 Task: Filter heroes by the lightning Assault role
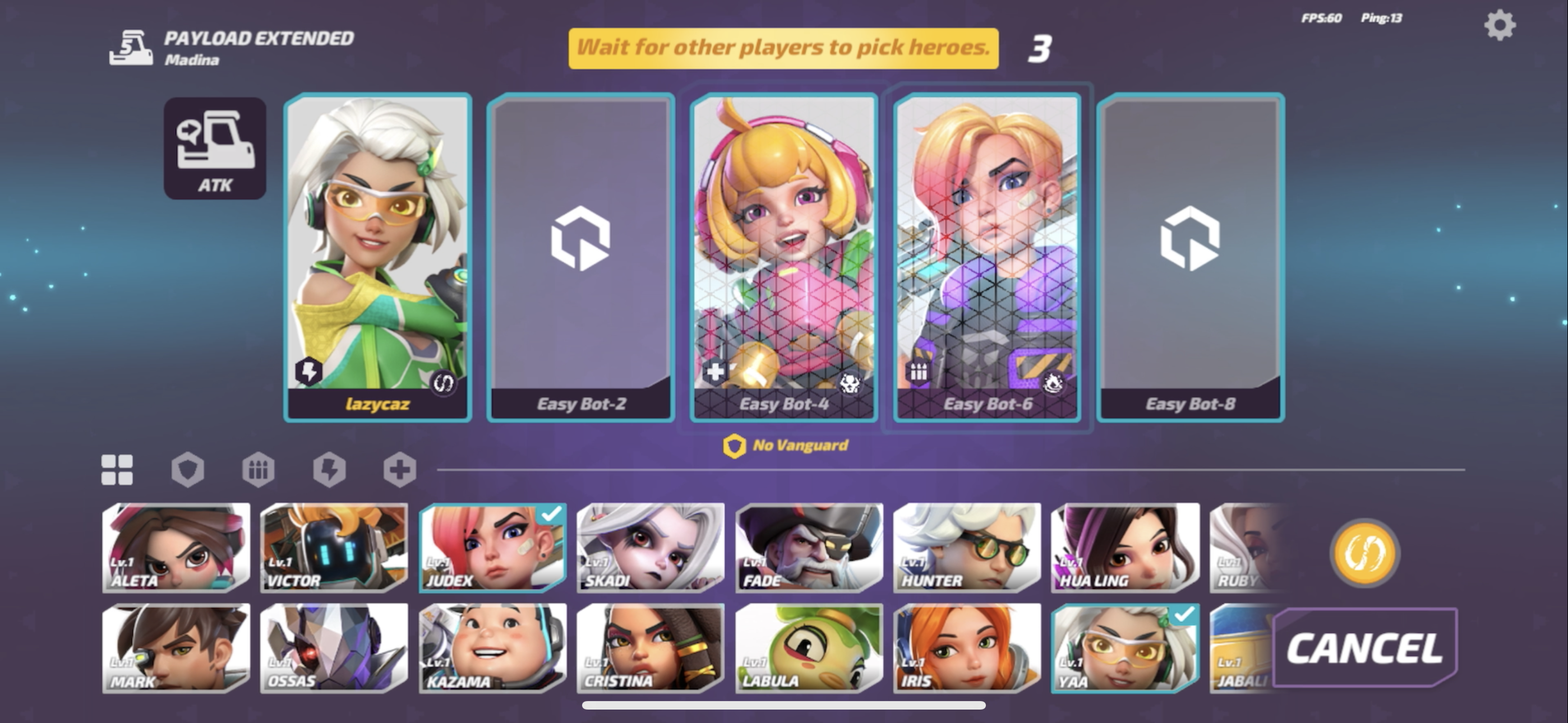click(x=330, y=469)
